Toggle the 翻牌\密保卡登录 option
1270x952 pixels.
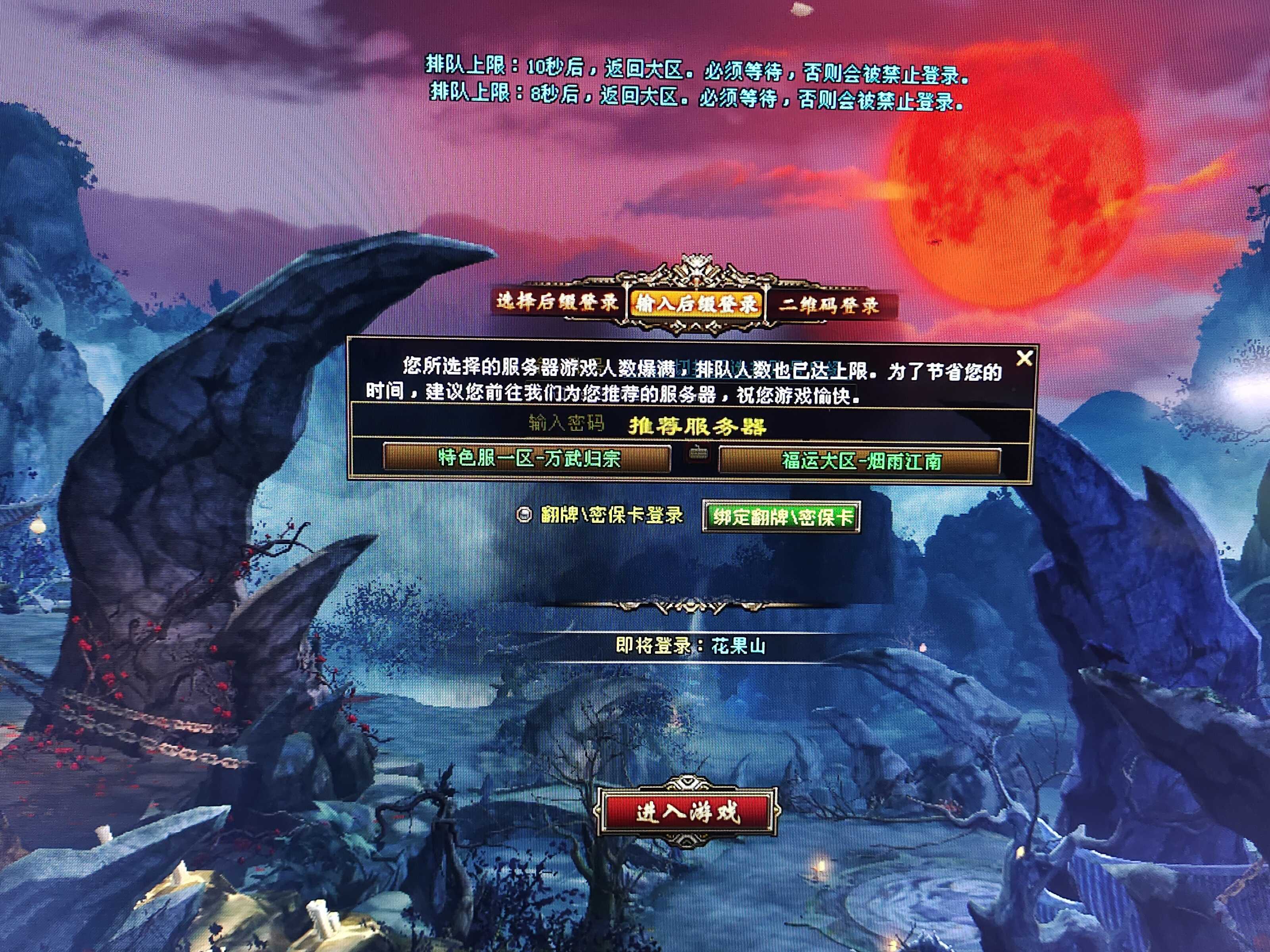[524, 515]
